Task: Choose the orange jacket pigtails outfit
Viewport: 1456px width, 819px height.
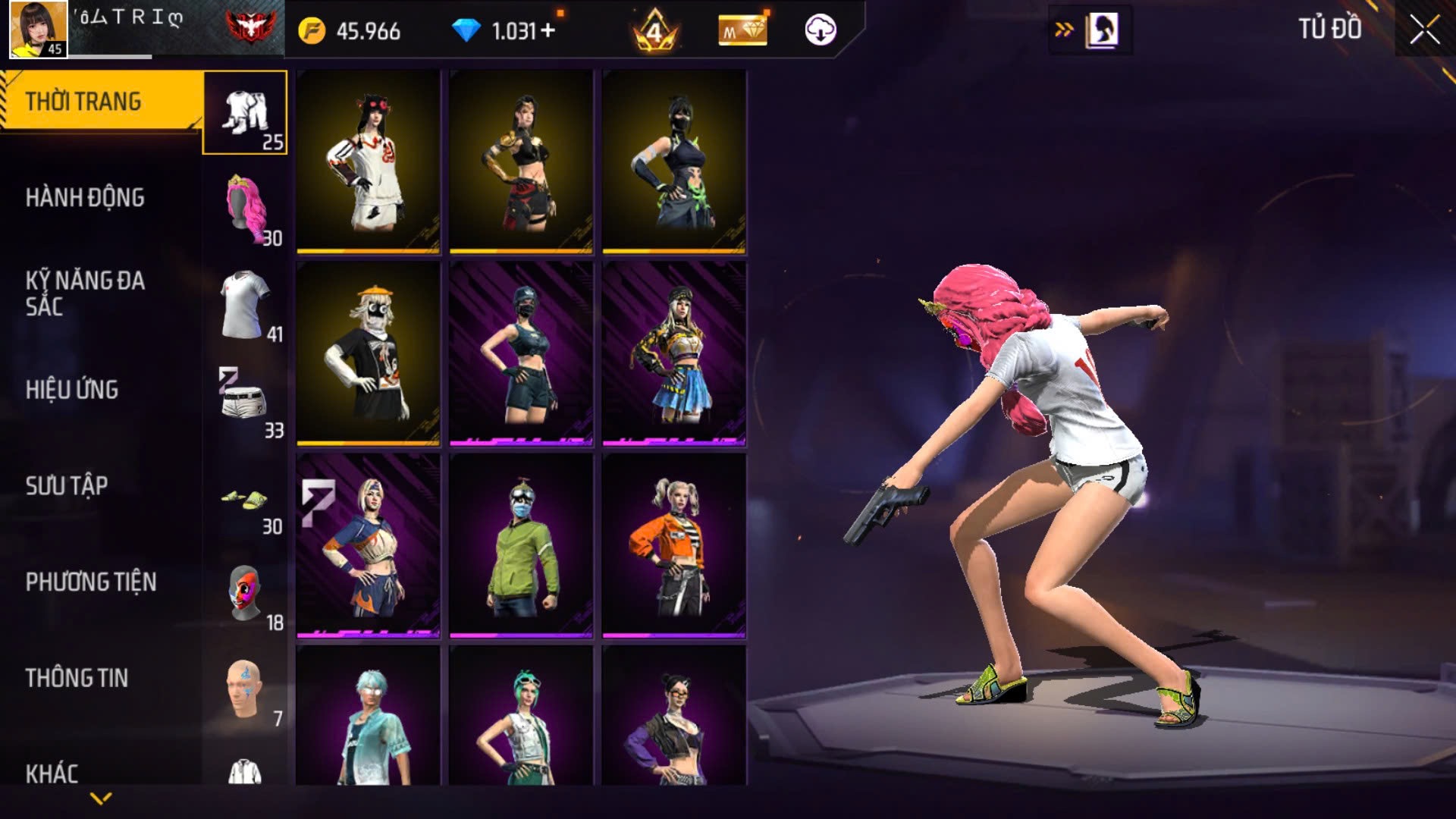Action: (x=674, y=546)
